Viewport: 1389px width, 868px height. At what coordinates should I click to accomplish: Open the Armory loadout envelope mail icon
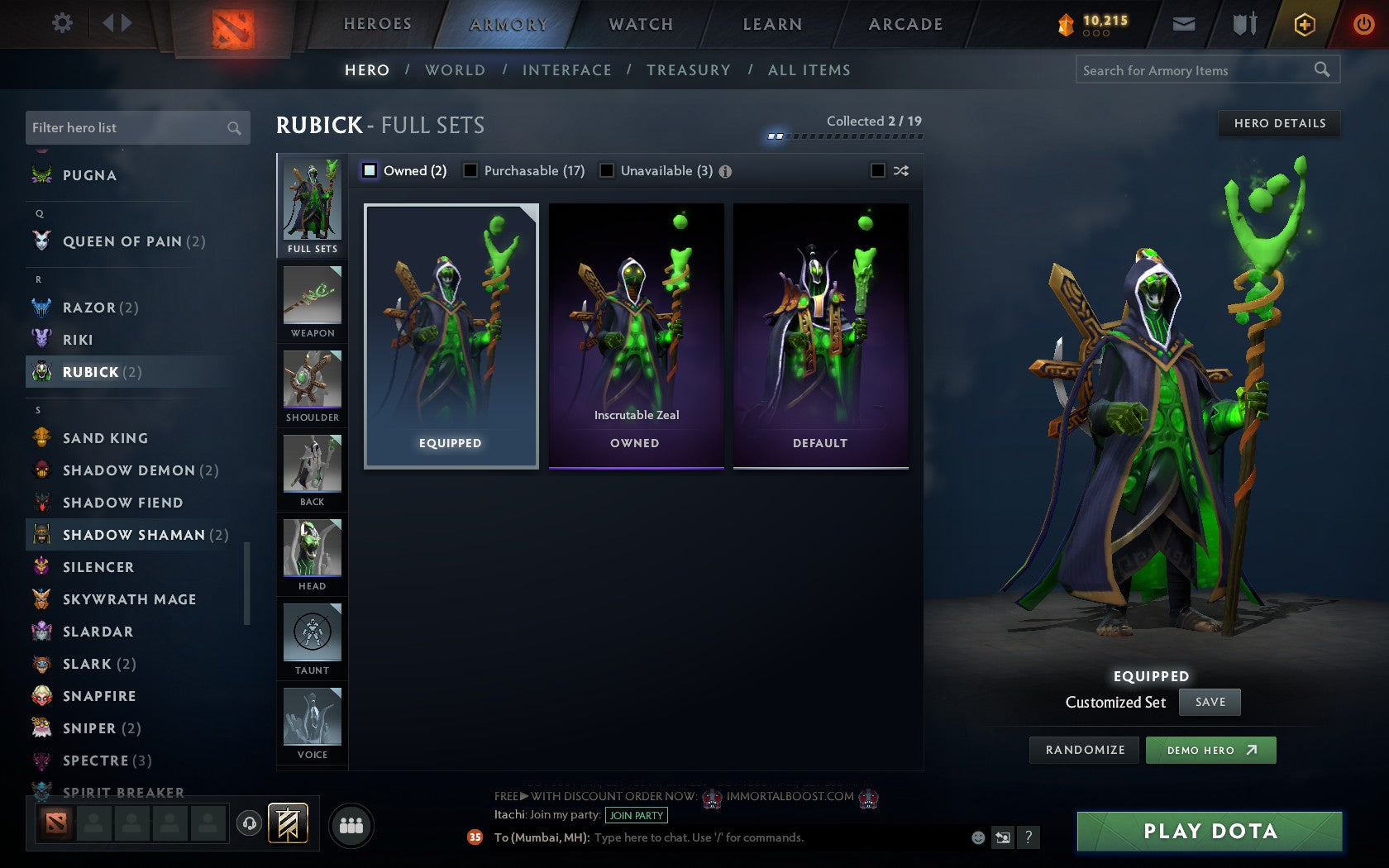point(1184,24)
